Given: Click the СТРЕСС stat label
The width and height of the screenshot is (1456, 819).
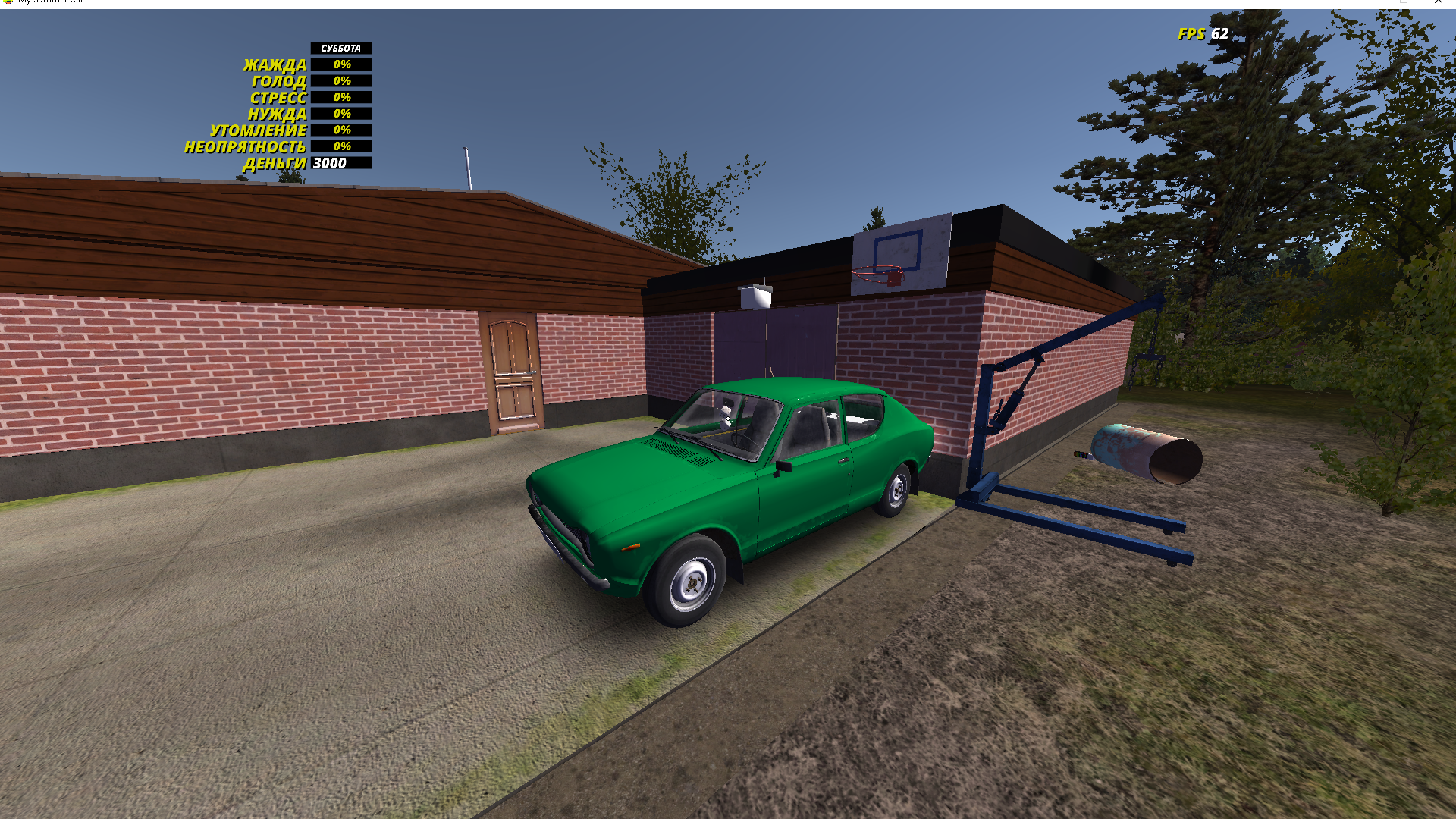Looking at the screenshot, I should click(x=278, y=97).
